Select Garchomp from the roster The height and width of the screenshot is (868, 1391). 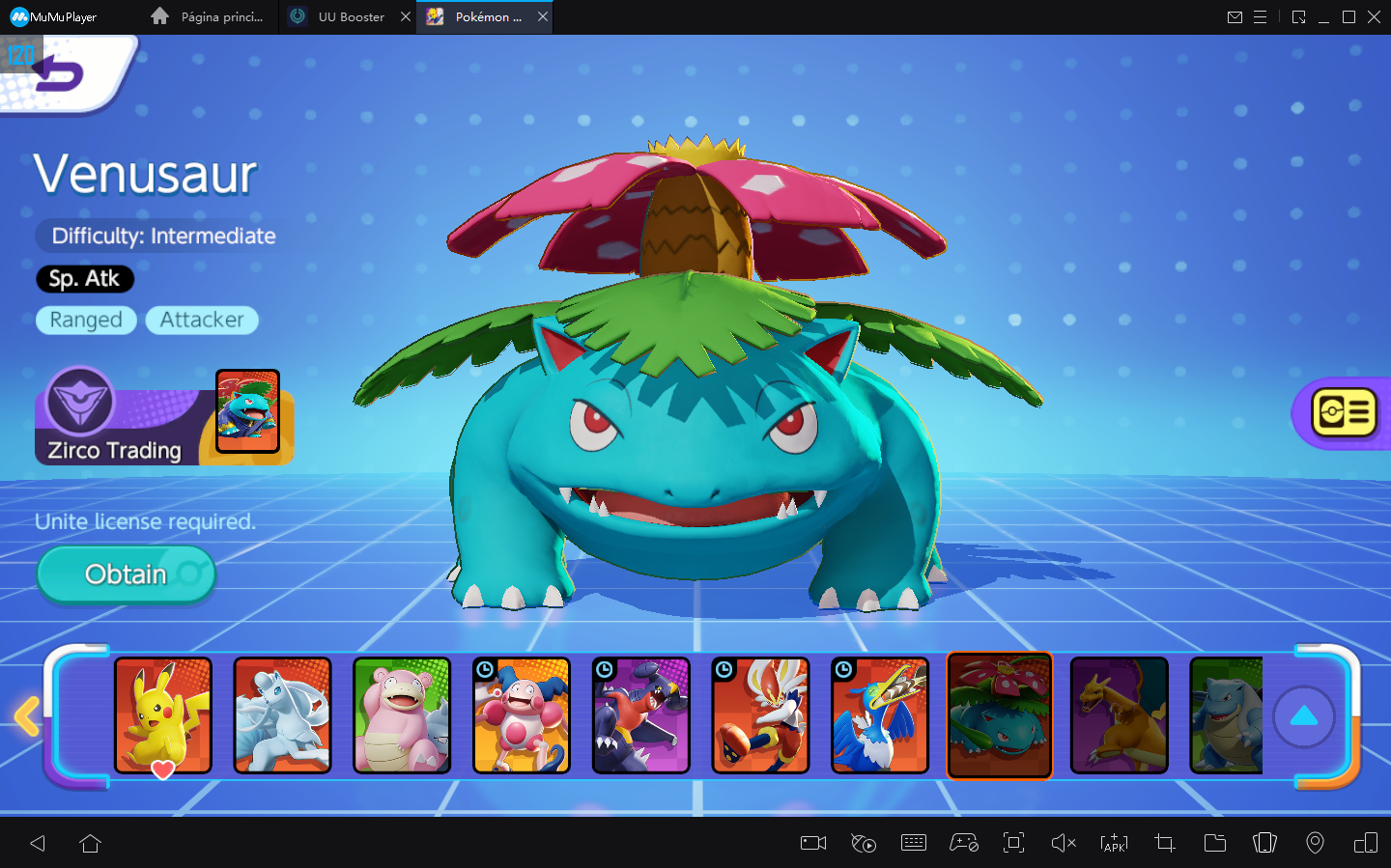click(641, 715)
